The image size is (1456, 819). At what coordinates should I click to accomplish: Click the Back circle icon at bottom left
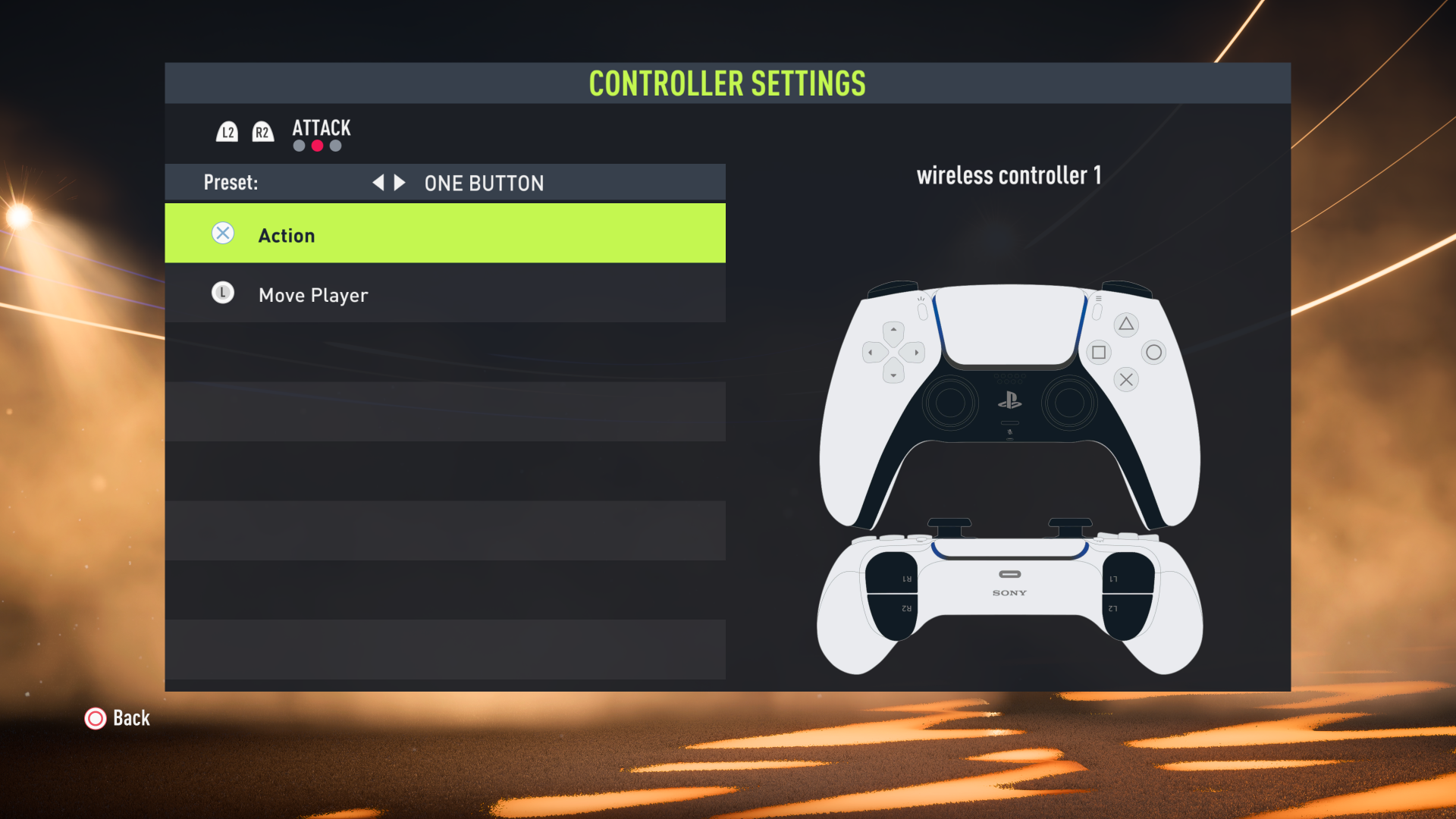pos(96,718)
